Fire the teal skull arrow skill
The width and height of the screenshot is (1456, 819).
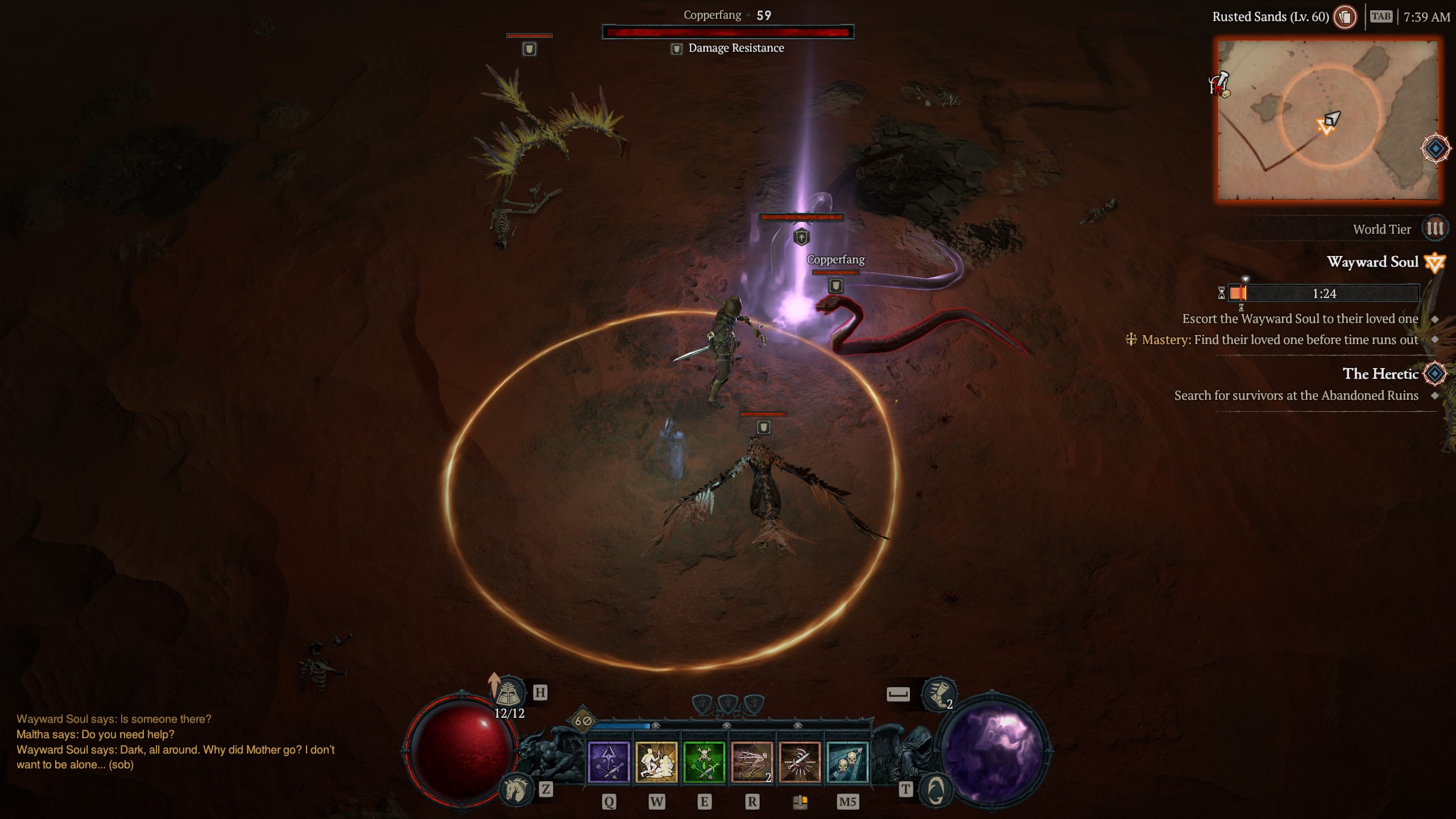[x=847, y=762]
